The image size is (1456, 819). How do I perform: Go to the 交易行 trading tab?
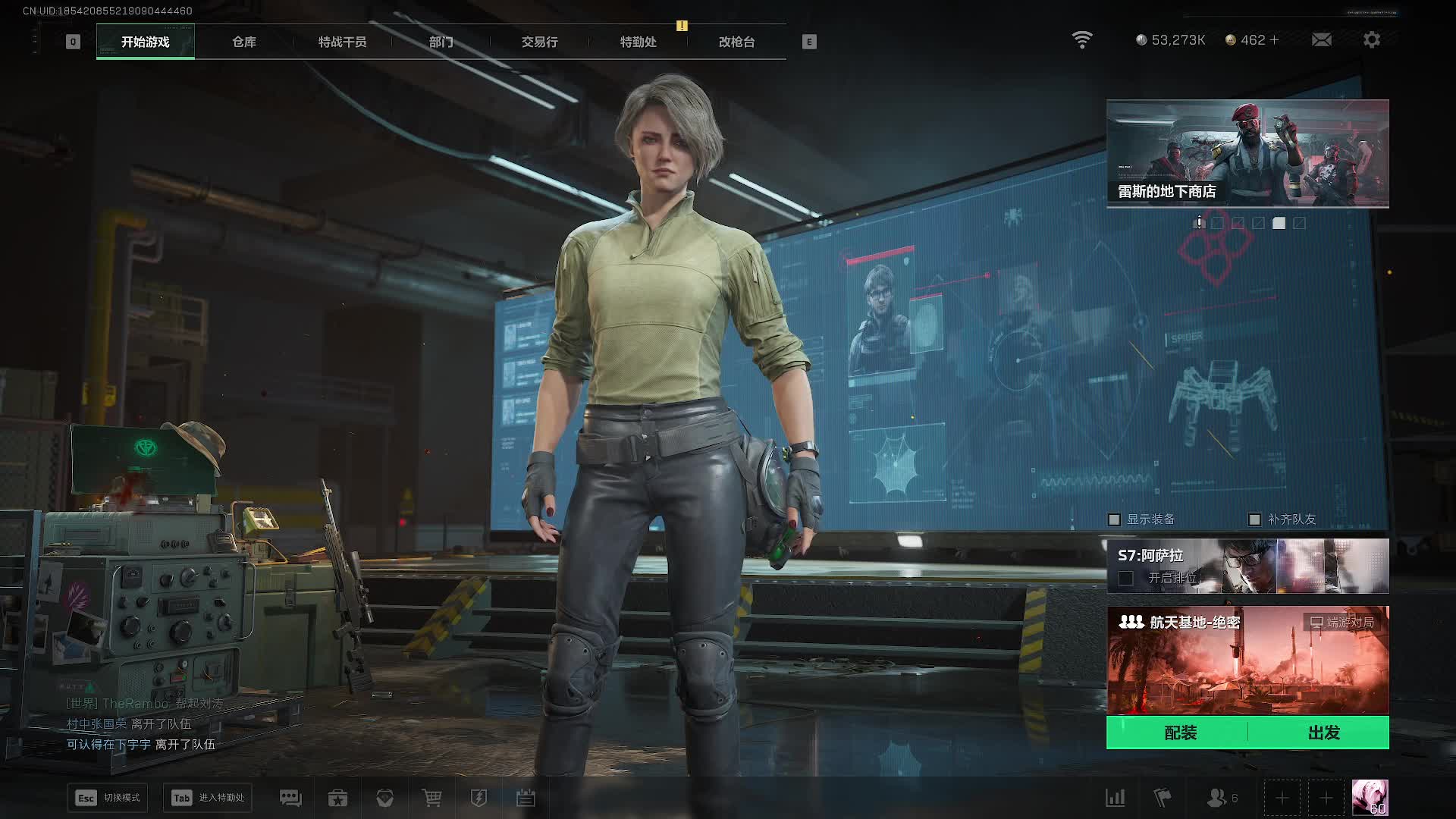[x=539, y=42]
